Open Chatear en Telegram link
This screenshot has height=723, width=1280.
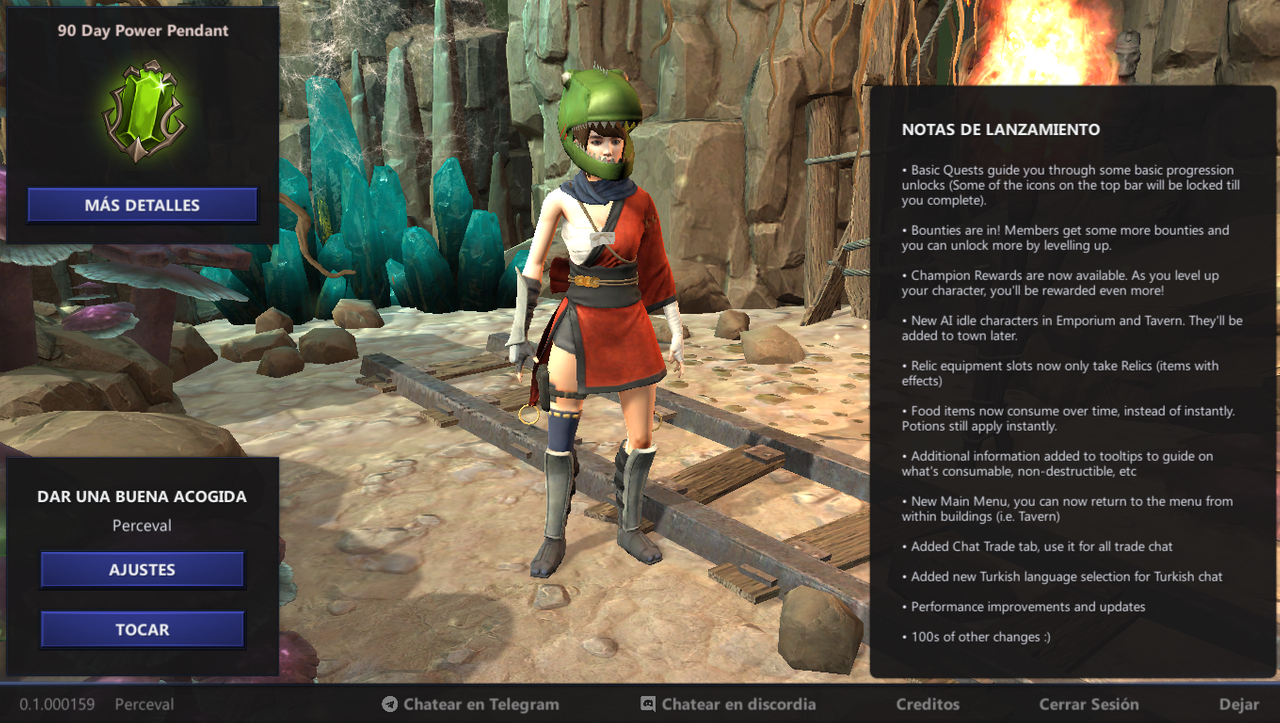(x=470, y=704)
